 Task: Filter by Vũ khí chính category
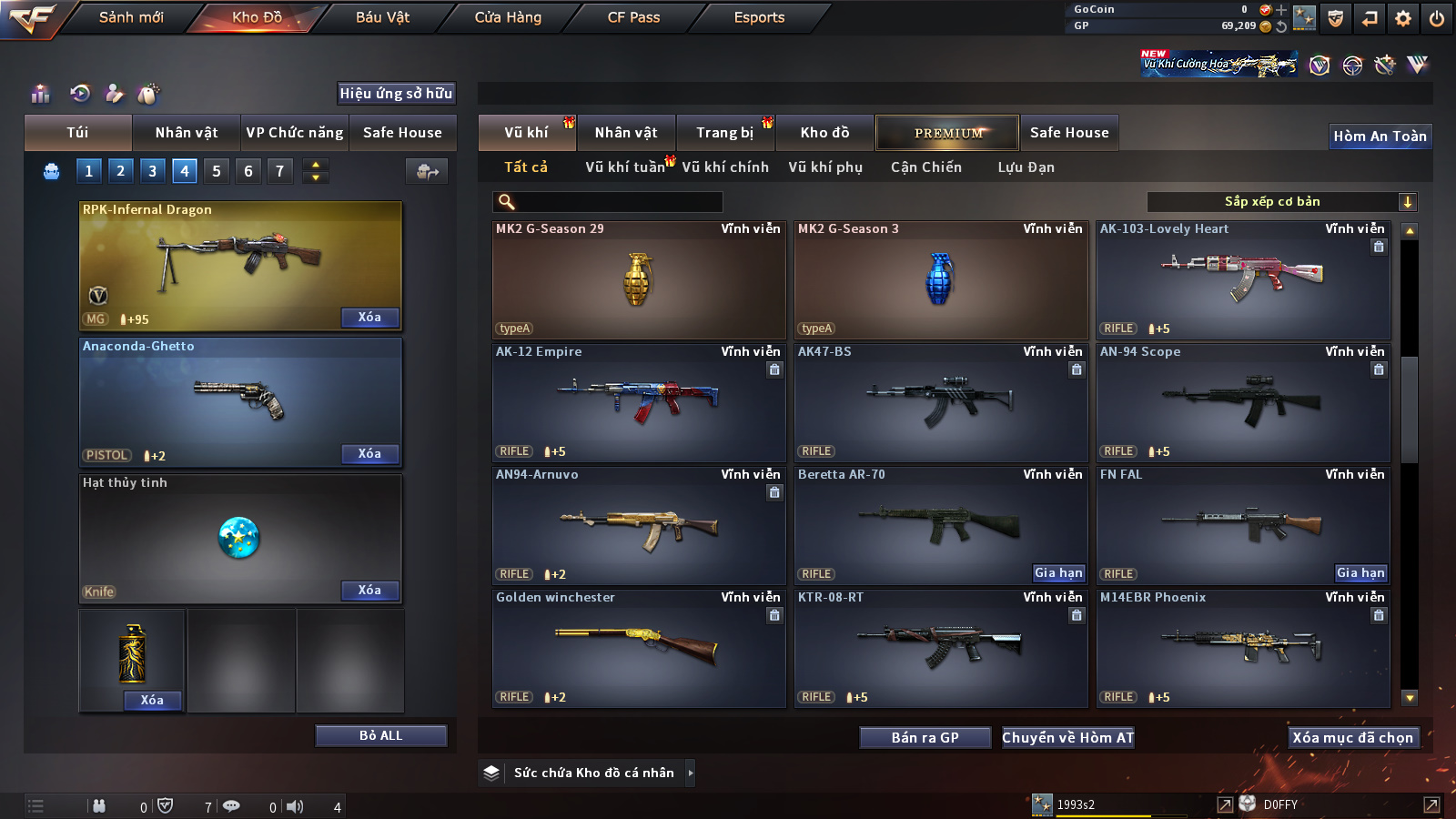click(x=724, y=167)
